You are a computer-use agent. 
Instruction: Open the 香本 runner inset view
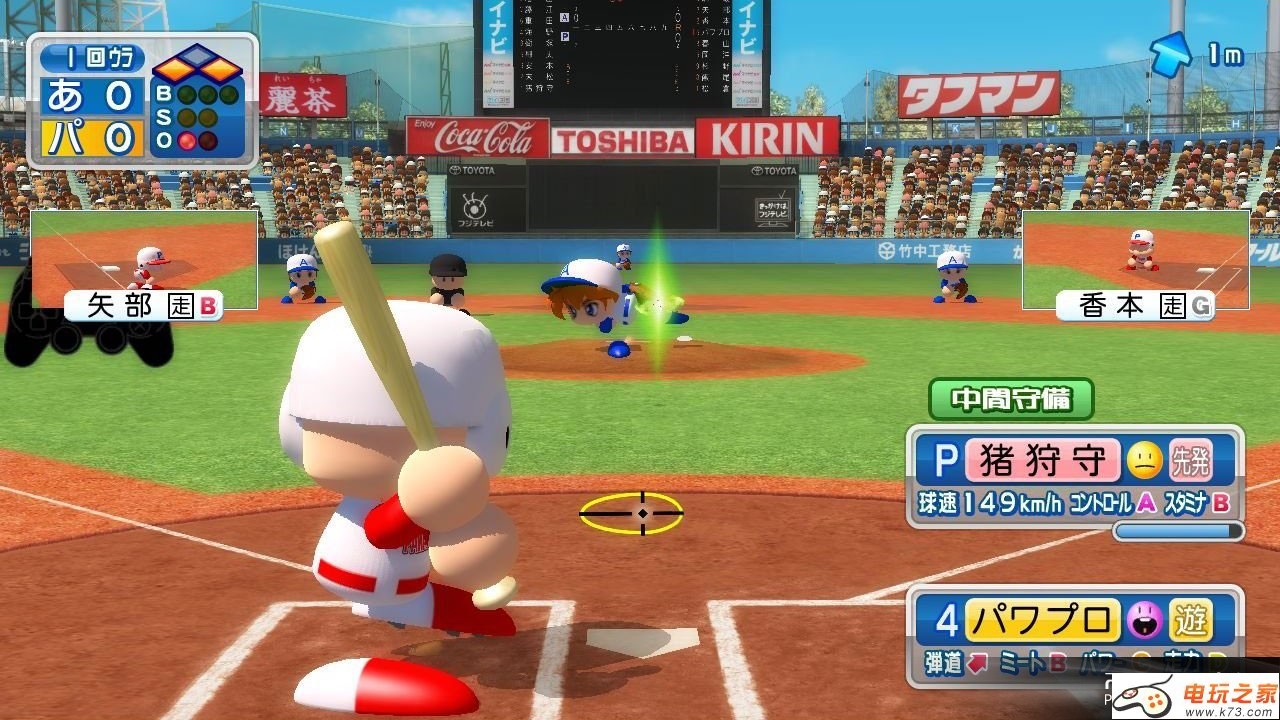[x=1135, y=259]
